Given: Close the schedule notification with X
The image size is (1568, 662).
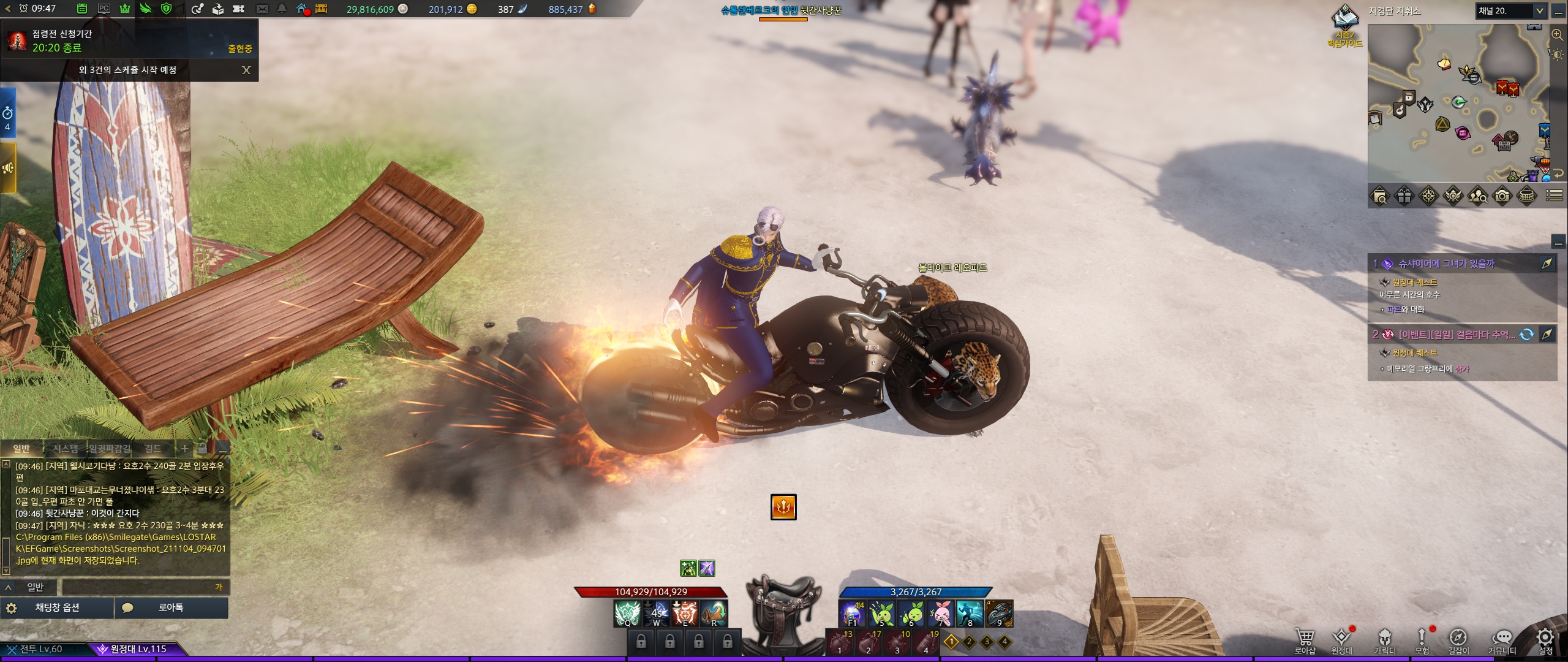Looking at the screenshot, I should point(246,70).
